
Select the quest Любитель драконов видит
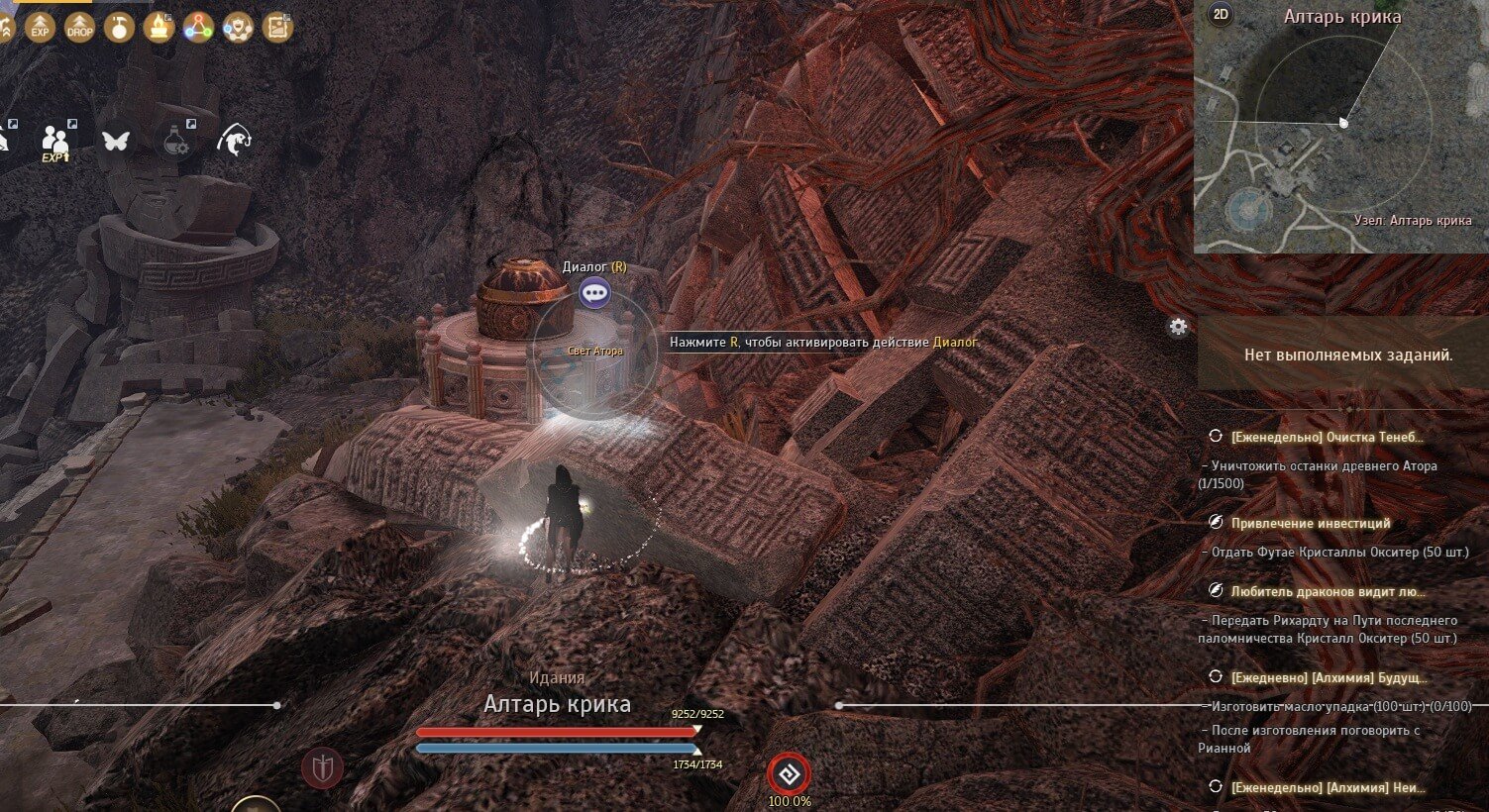coord(1328,591)
